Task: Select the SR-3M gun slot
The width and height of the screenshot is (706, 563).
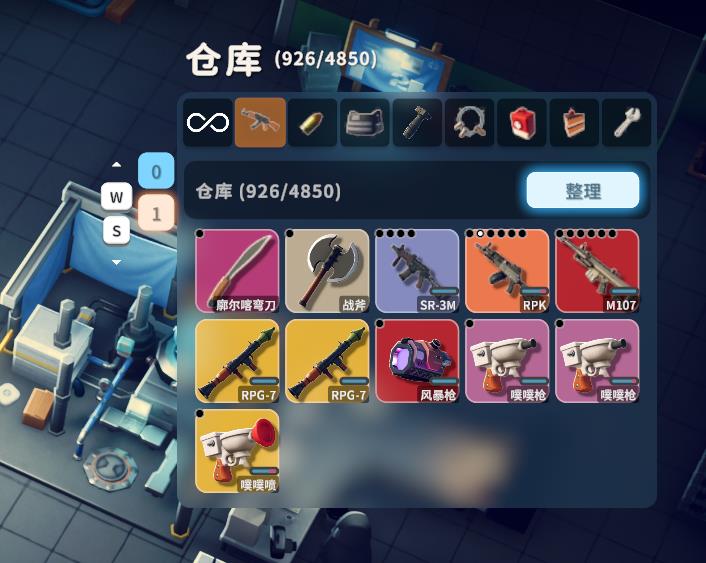Action: [417, 270]
